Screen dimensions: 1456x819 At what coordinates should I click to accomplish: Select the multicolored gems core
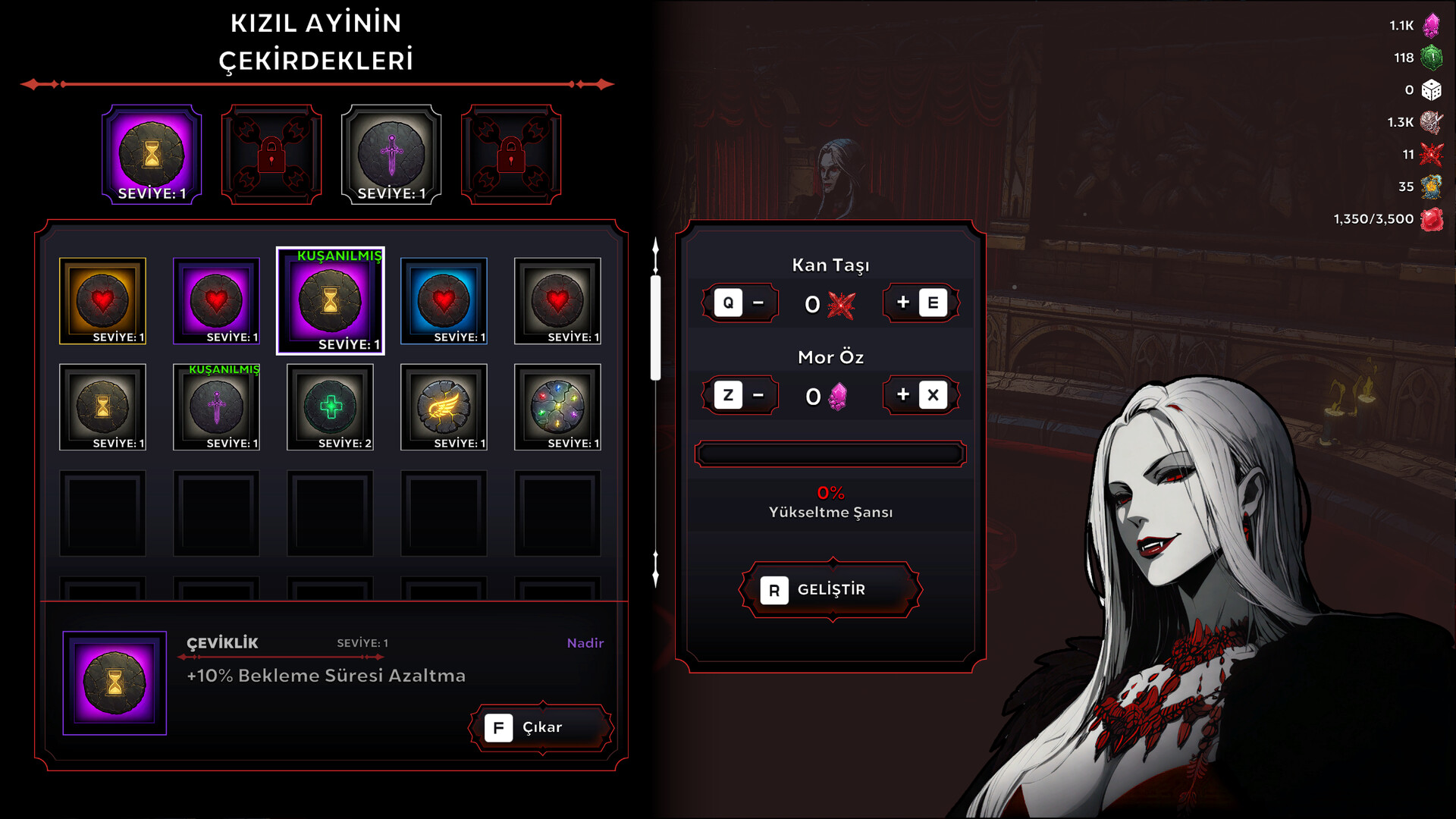point(558,407)
